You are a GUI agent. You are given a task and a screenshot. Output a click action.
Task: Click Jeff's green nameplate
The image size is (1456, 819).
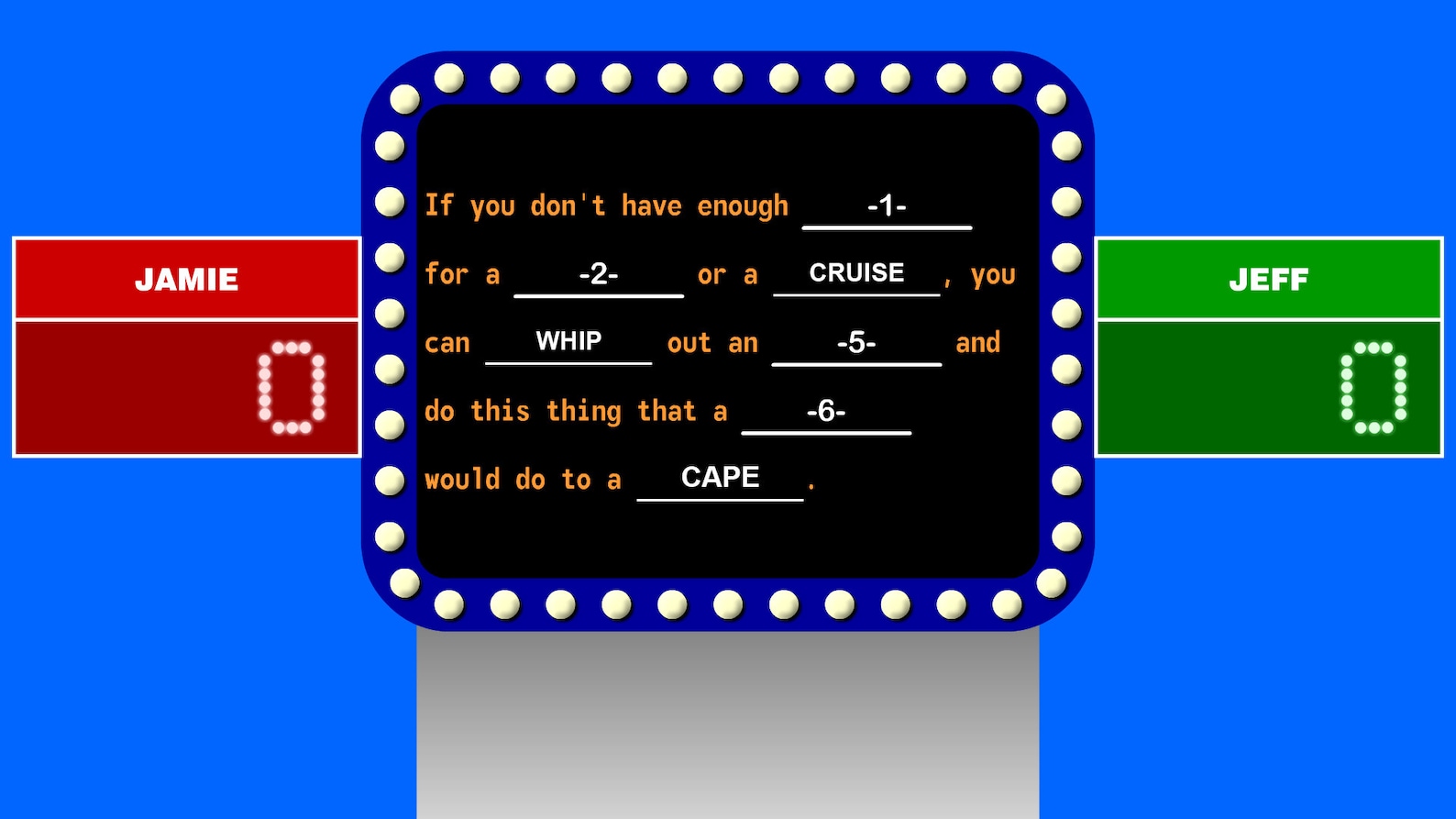1269,279
